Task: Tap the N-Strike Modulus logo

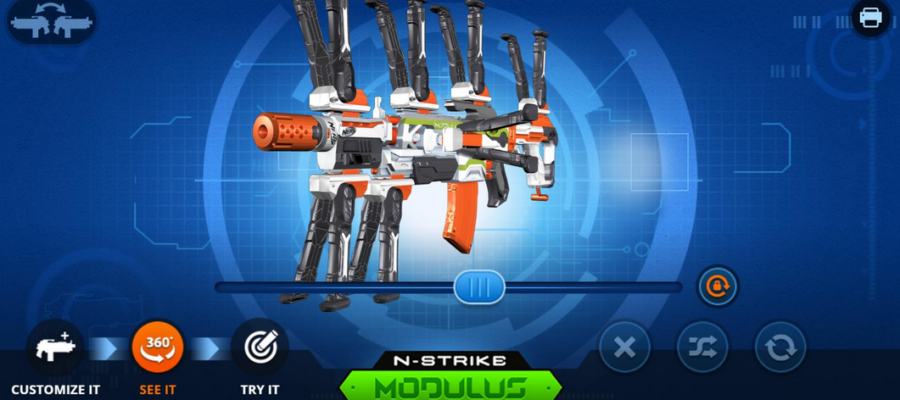Action: pyautogui.click(x=450, y=378)
